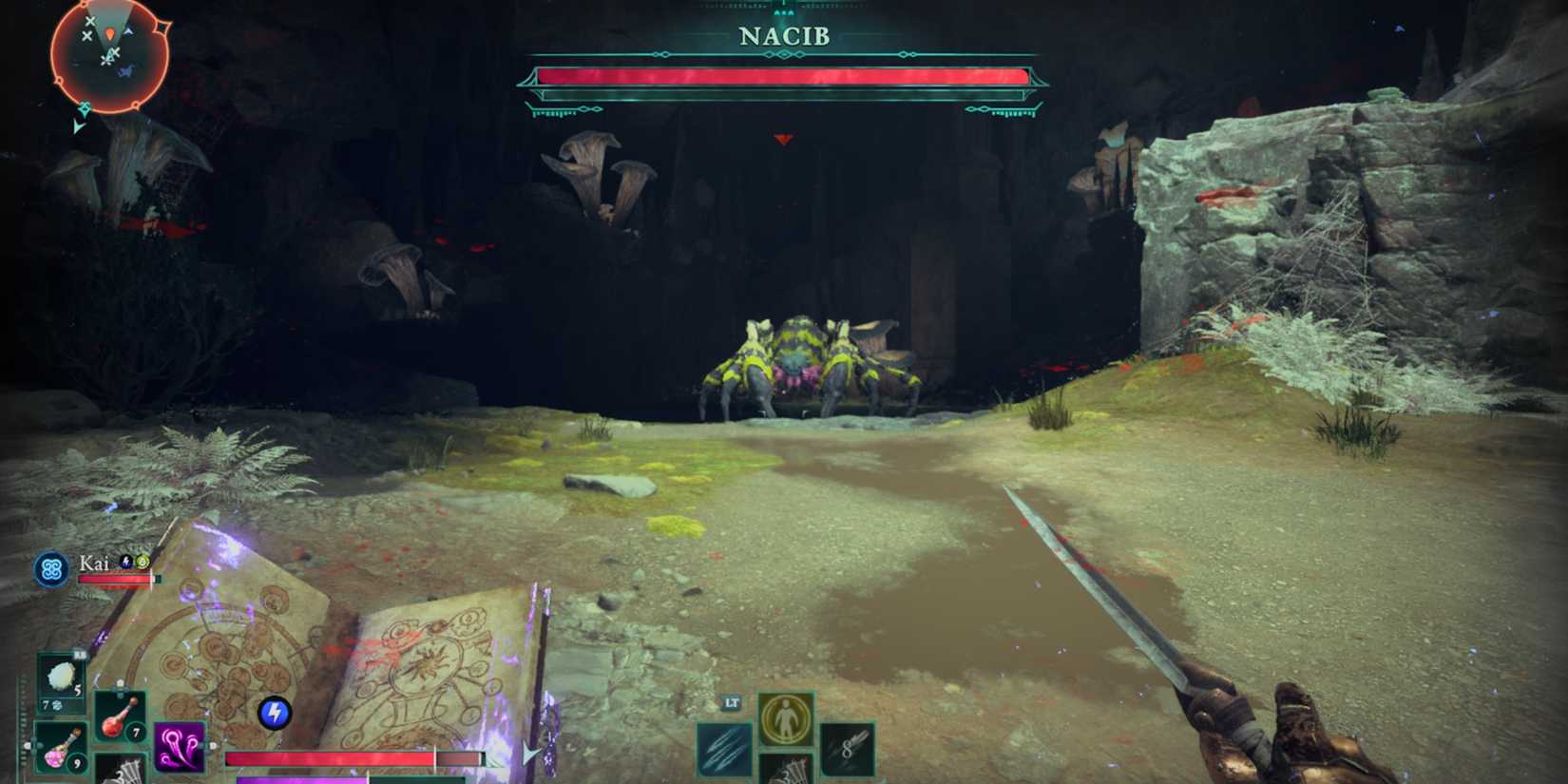
Task: Click the green triple-slash ability icon
Action: (724, 751)
